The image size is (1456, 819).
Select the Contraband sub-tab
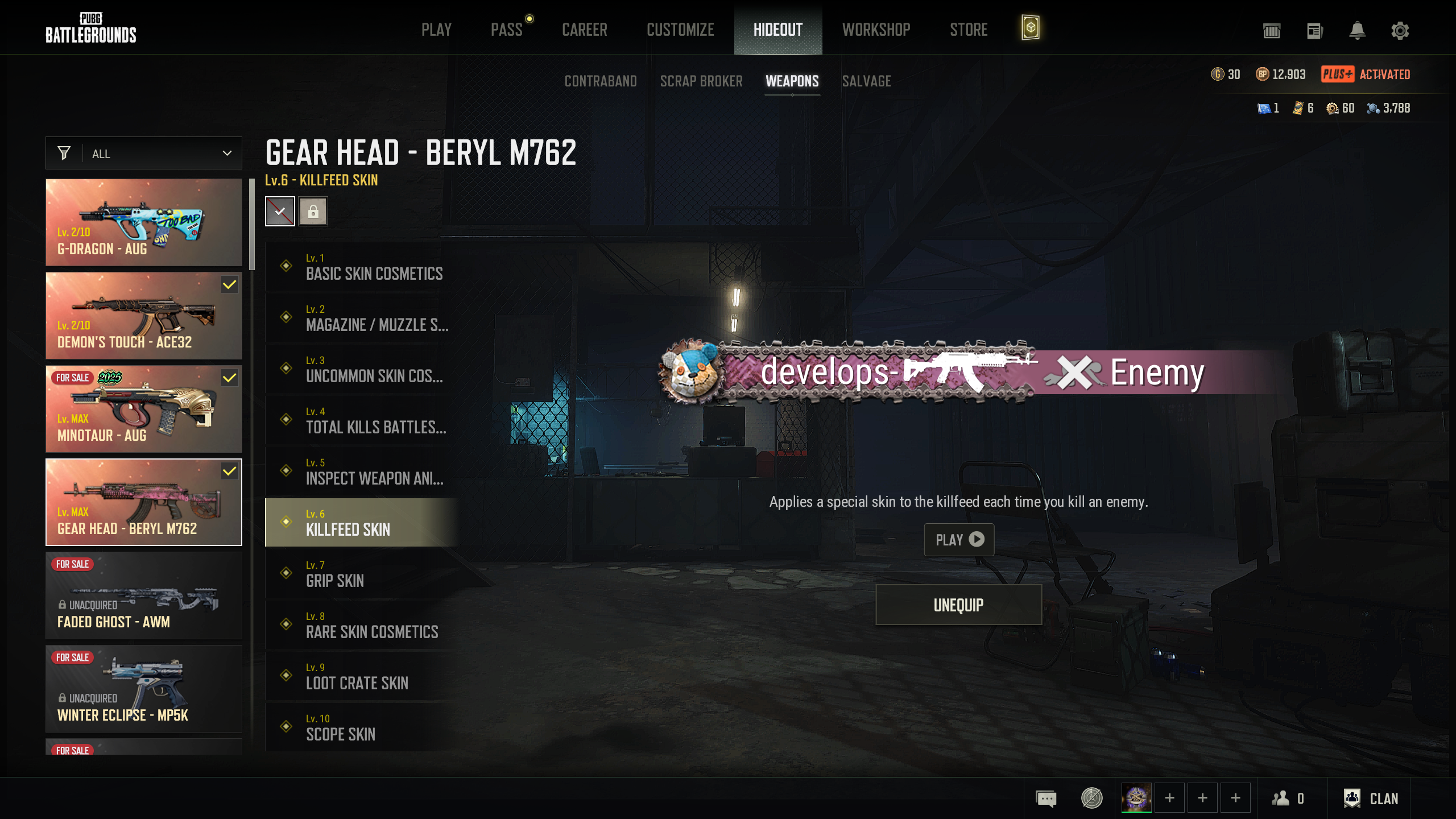(601, 81)
